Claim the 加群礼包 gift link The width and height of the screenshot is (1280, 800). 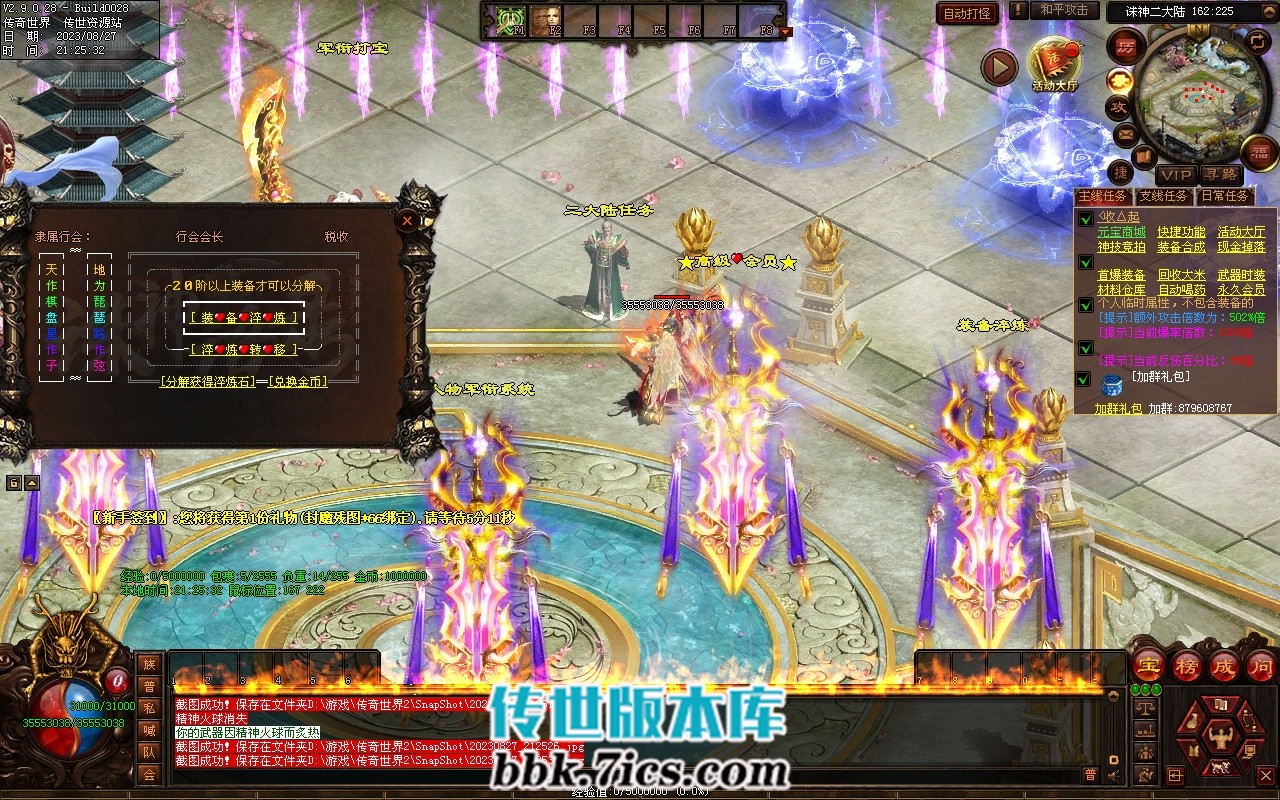[1117, 409]
